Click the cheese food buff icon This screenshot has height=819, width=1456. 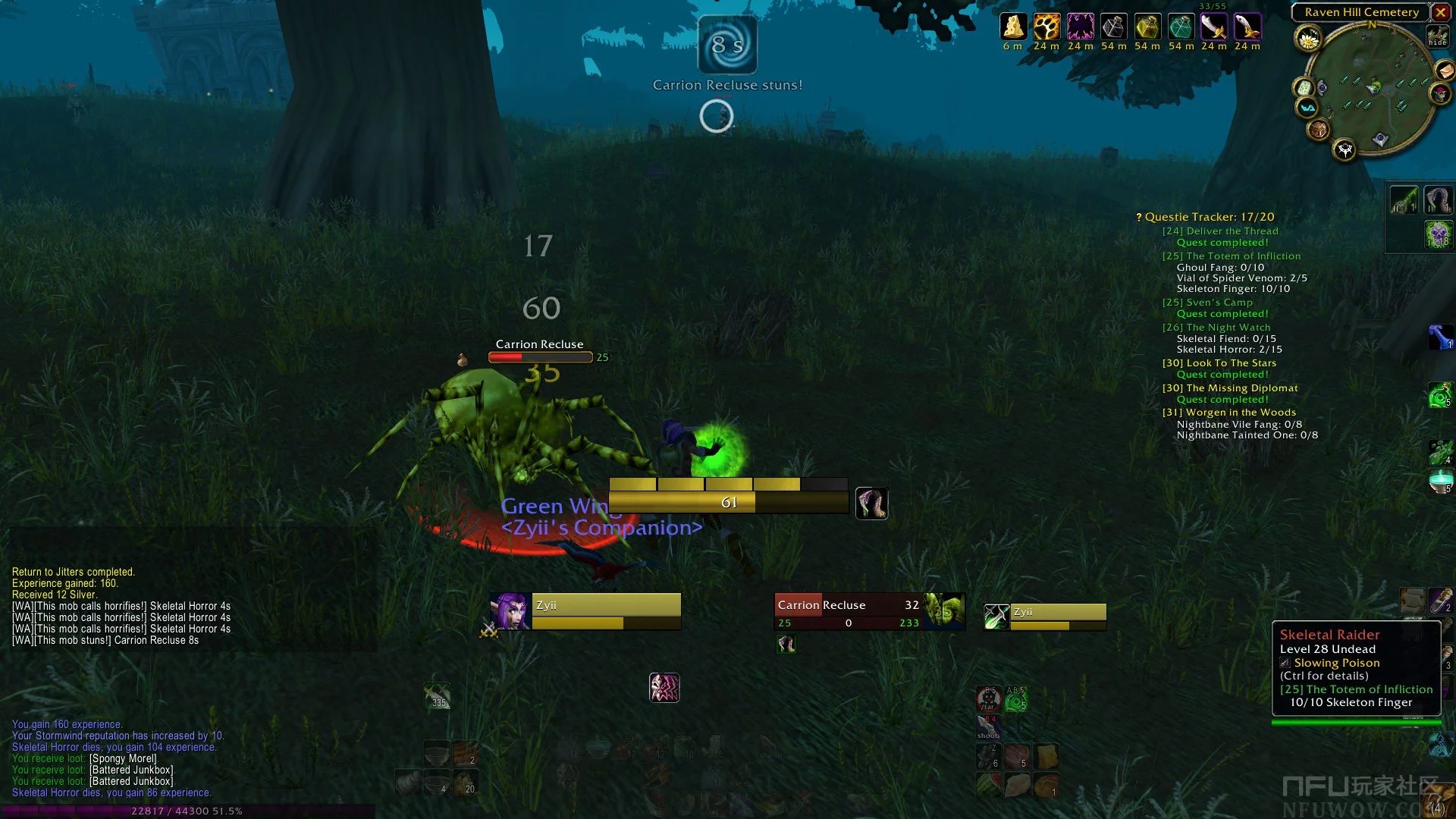[x=1012, y=27]
